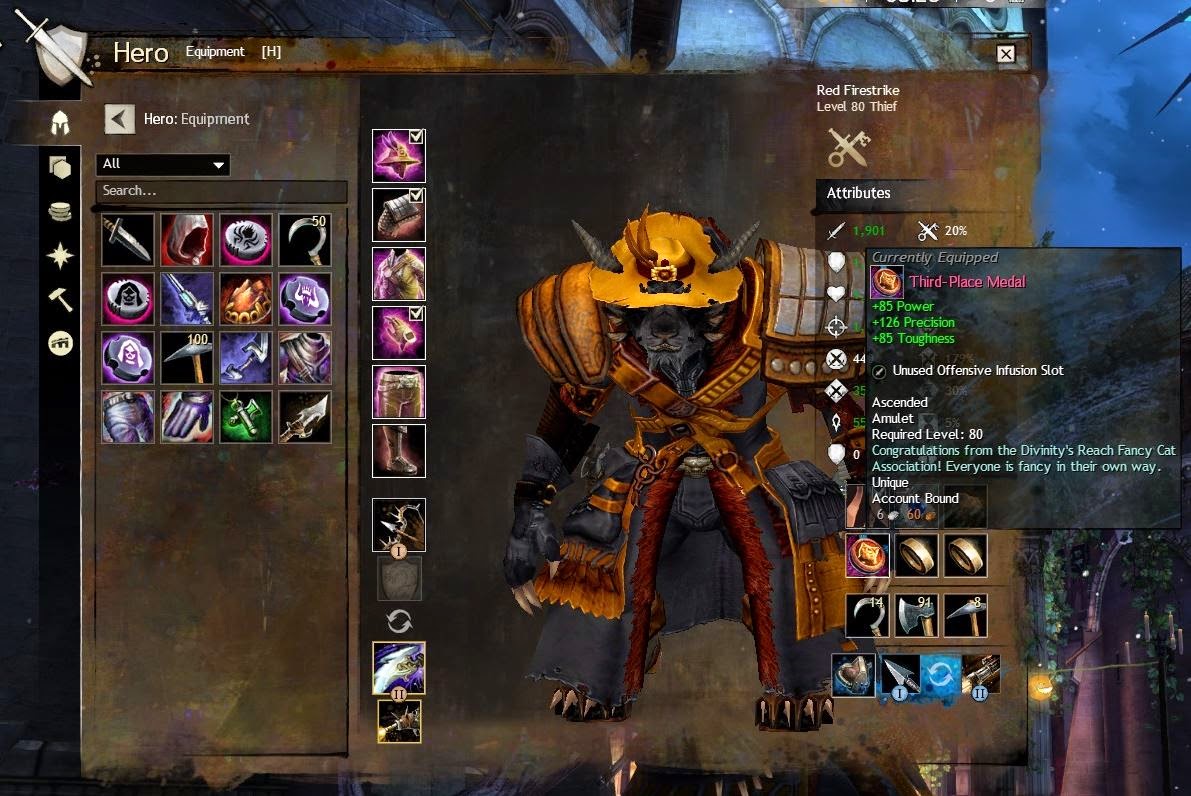Select the Third-Place Medal amulet slot

866,555
